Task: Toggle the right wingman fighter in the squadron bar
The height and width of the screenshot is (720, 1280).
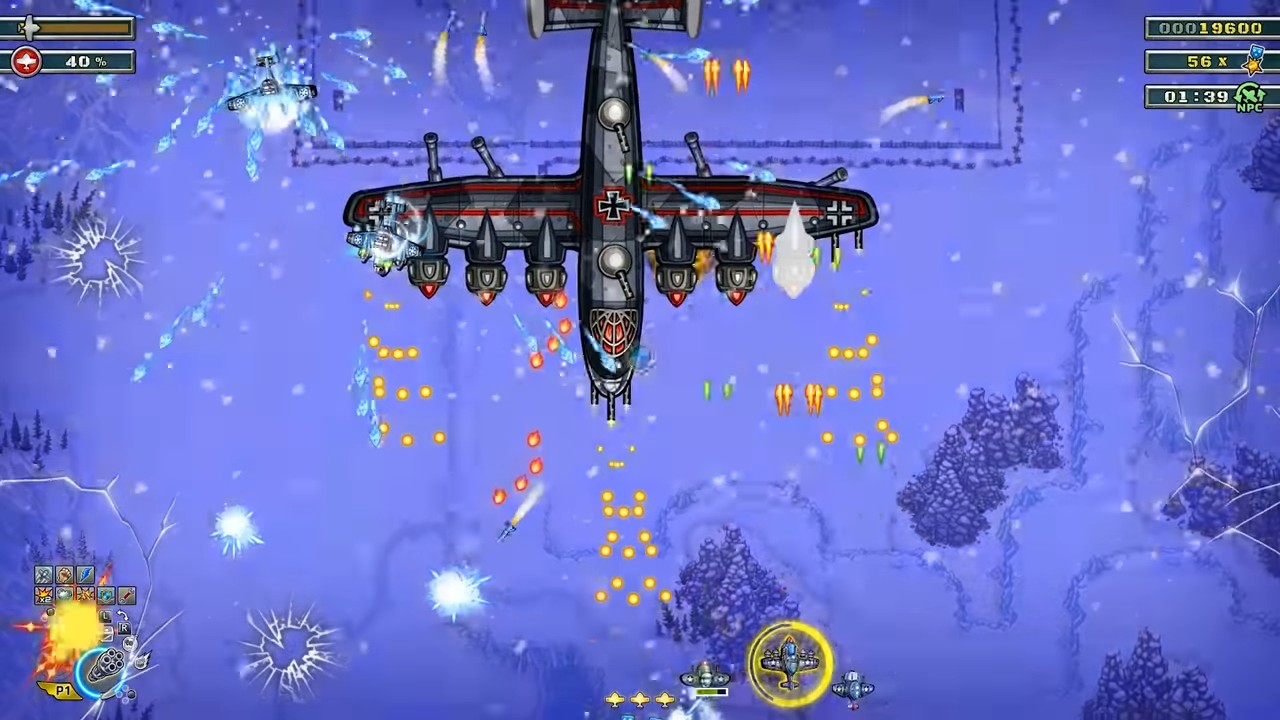Action: [855, 688]
